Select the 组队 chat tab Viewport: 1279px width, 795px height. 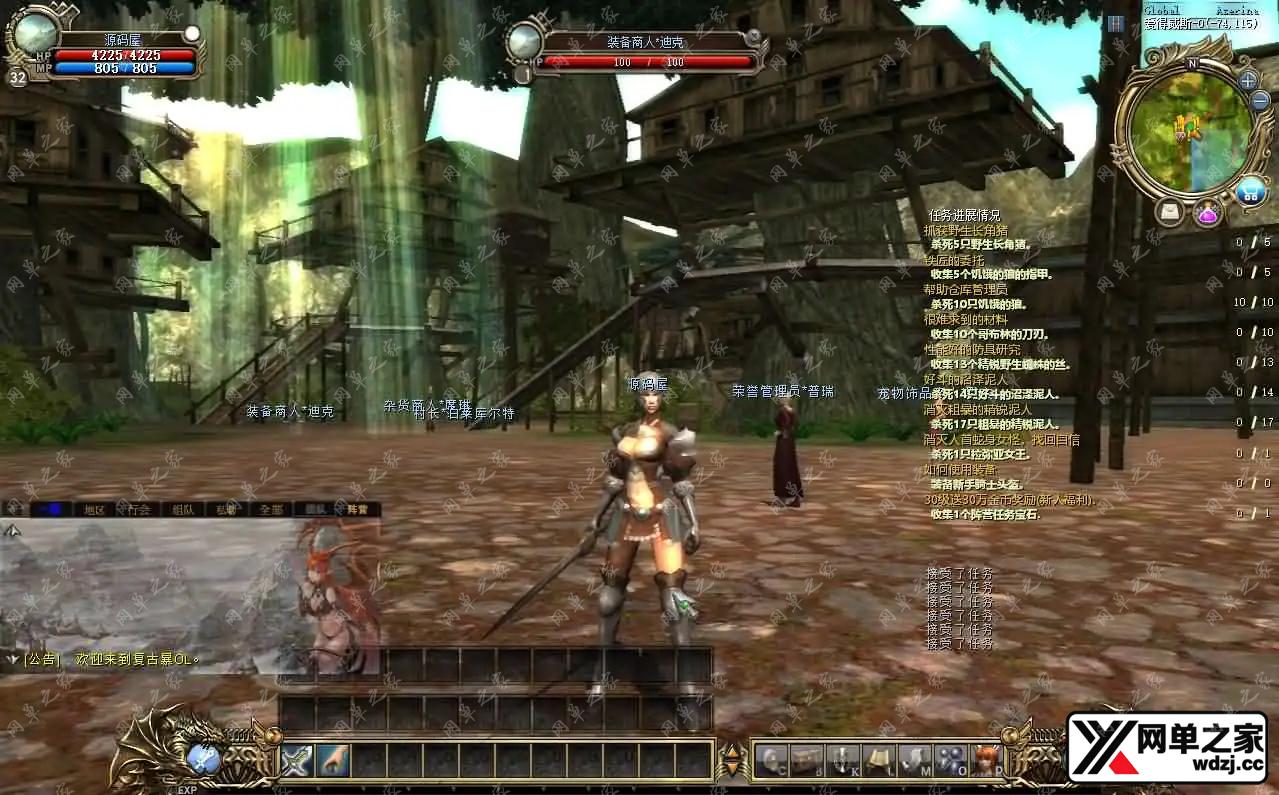[x=182, y=509]
